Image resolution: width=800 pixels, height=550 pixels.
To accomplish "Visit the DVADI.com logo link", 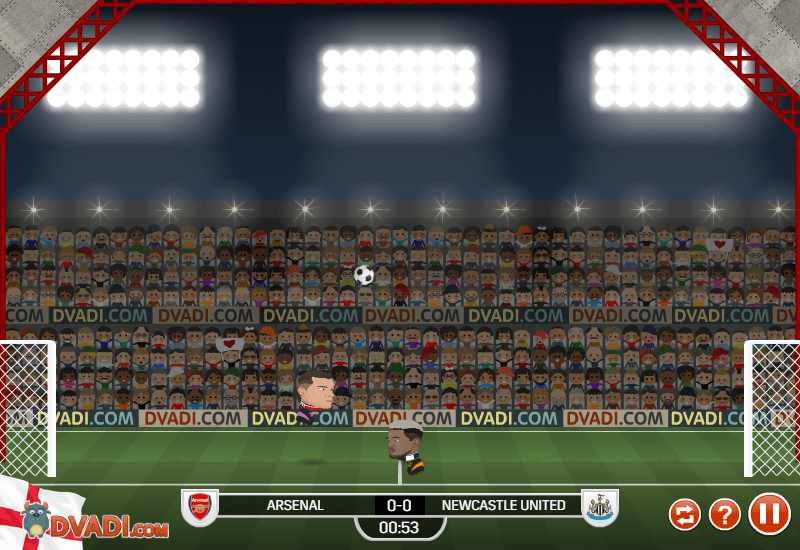I will coord(95,524).
